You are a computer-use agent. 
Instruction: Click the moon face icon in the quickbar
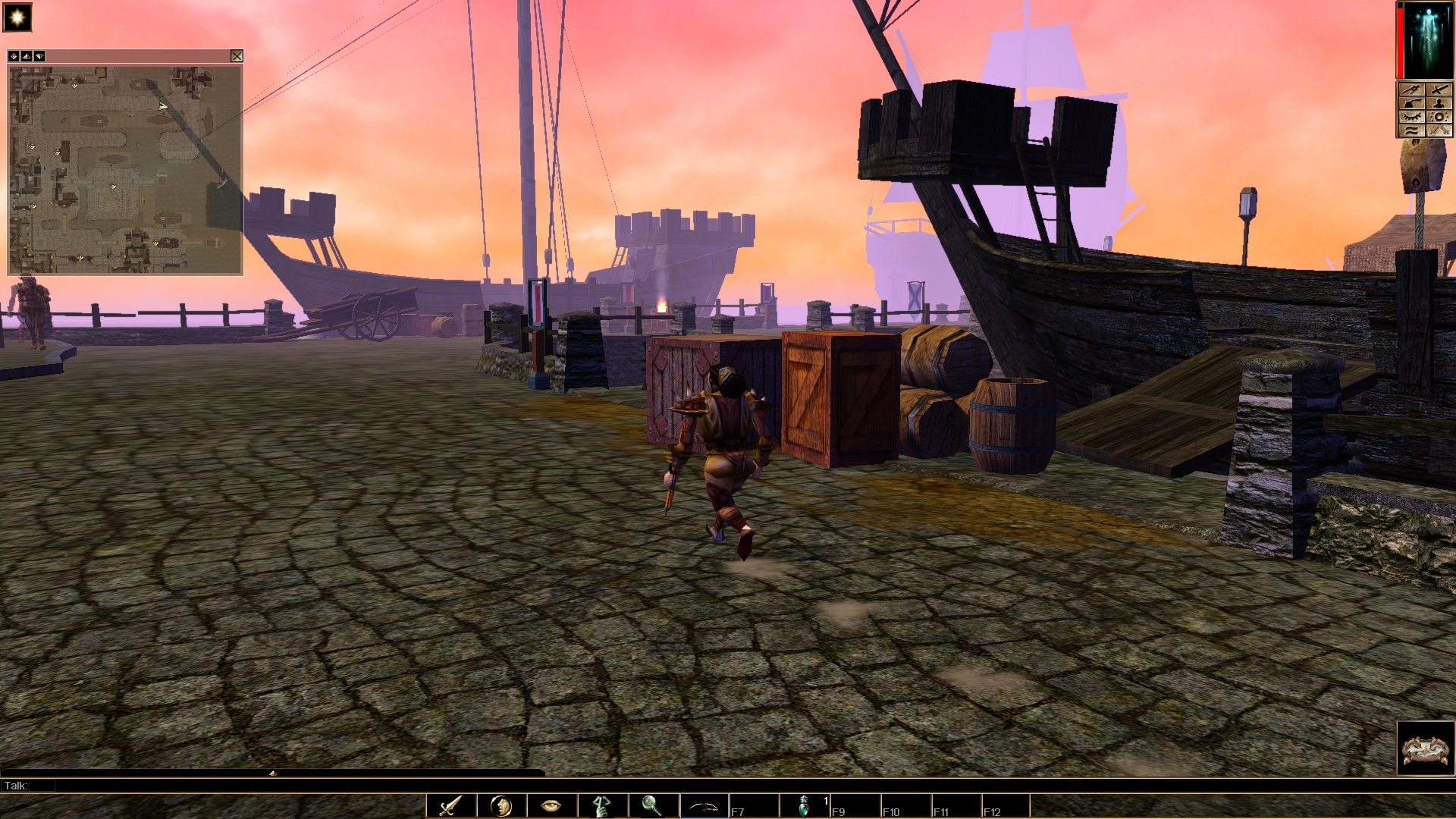500,805
